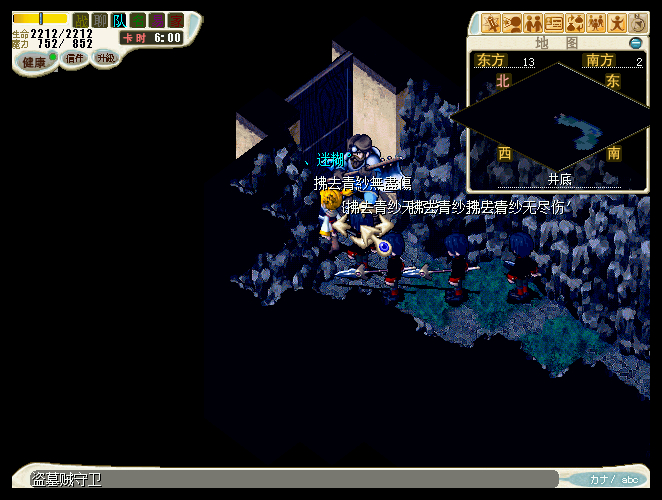Screen dimensions: 662x500
Task: Toggle the purple 易 trade button
Action: pyautogui.click(x=157, y=20)
